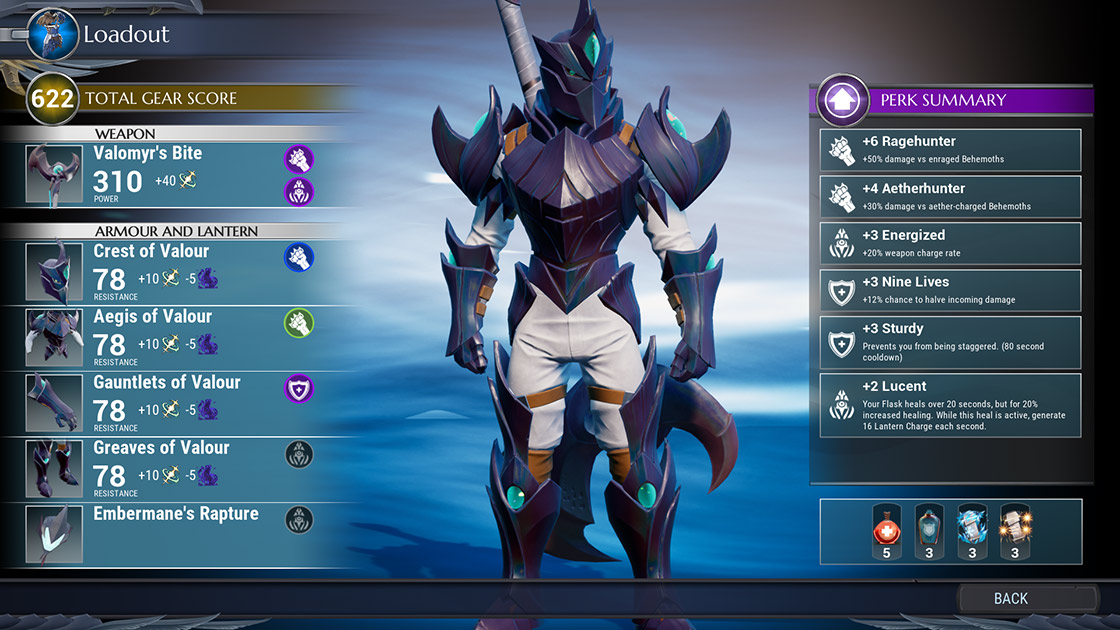This screenshot has height=630, width=1120.
Task: Click the +3 Nine Lives perk
Action: 950,290
